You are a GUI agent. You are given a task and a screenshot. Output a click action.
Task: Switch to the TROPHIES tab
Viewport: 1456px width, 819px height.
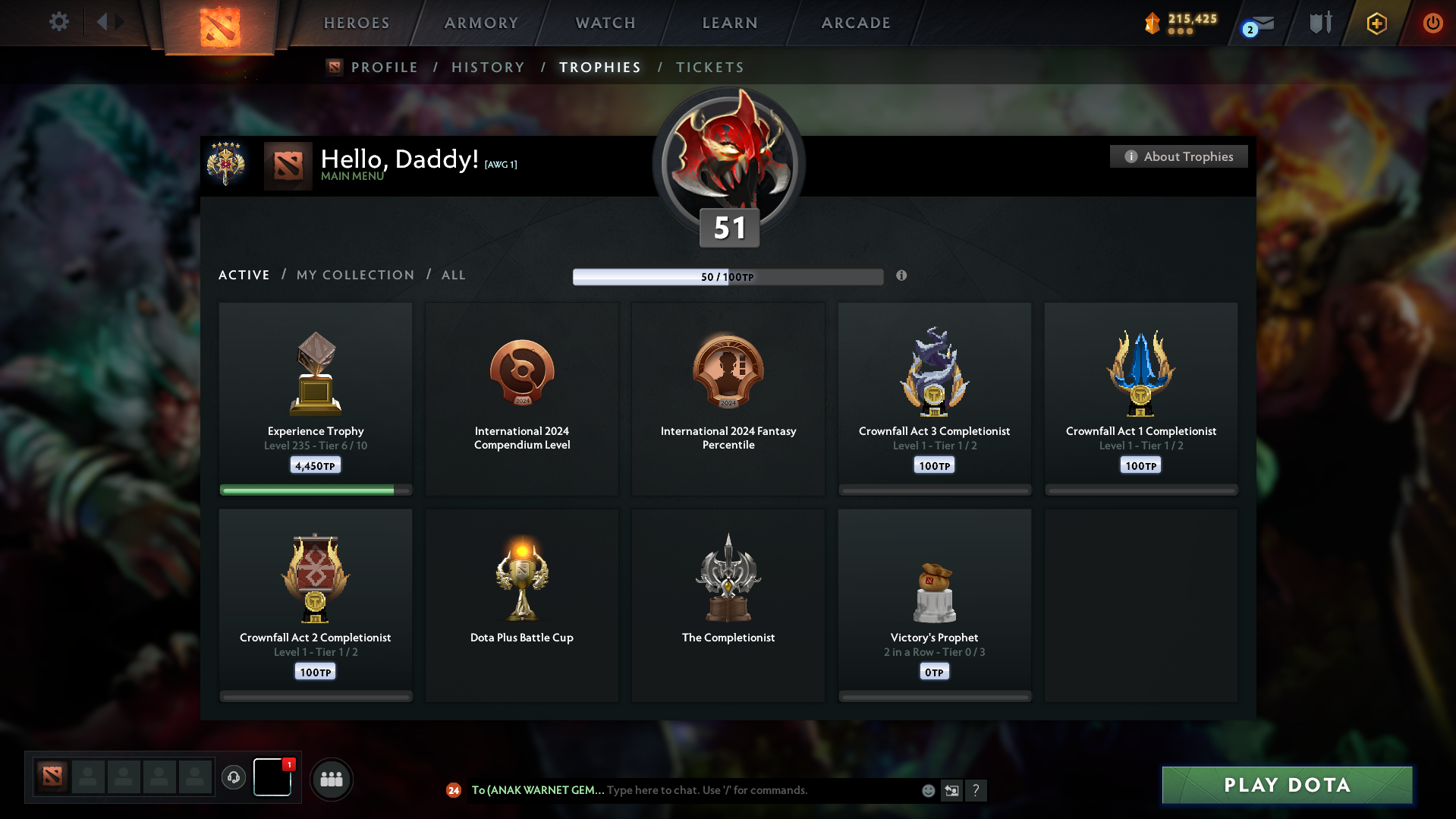pyautogui.click(x=599, y=67)
